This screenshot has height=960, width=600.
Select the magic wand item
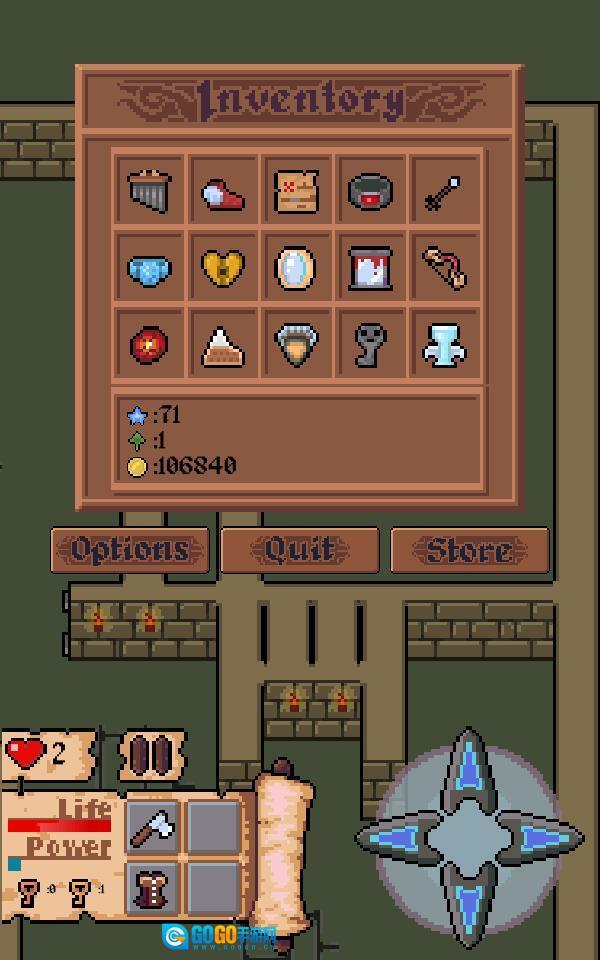[x=444, y=192]
